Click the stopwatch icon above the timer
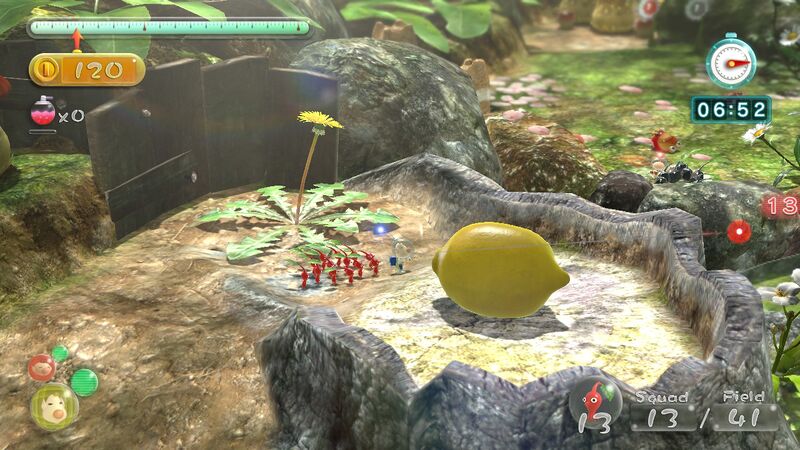800x450 pixels. [731, 62]
